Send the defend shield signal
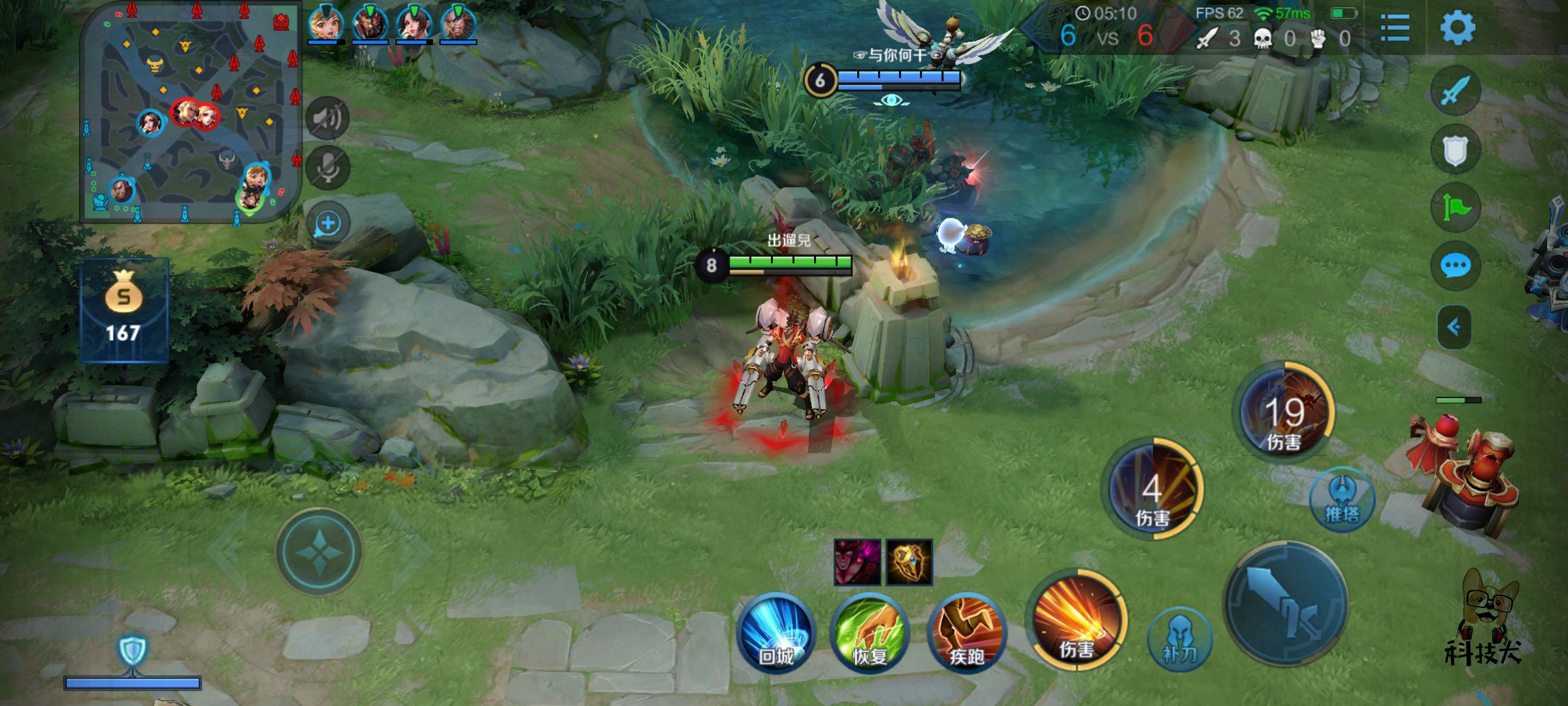This screenshot has height=706, width=1568. [x=1455, y=150]
